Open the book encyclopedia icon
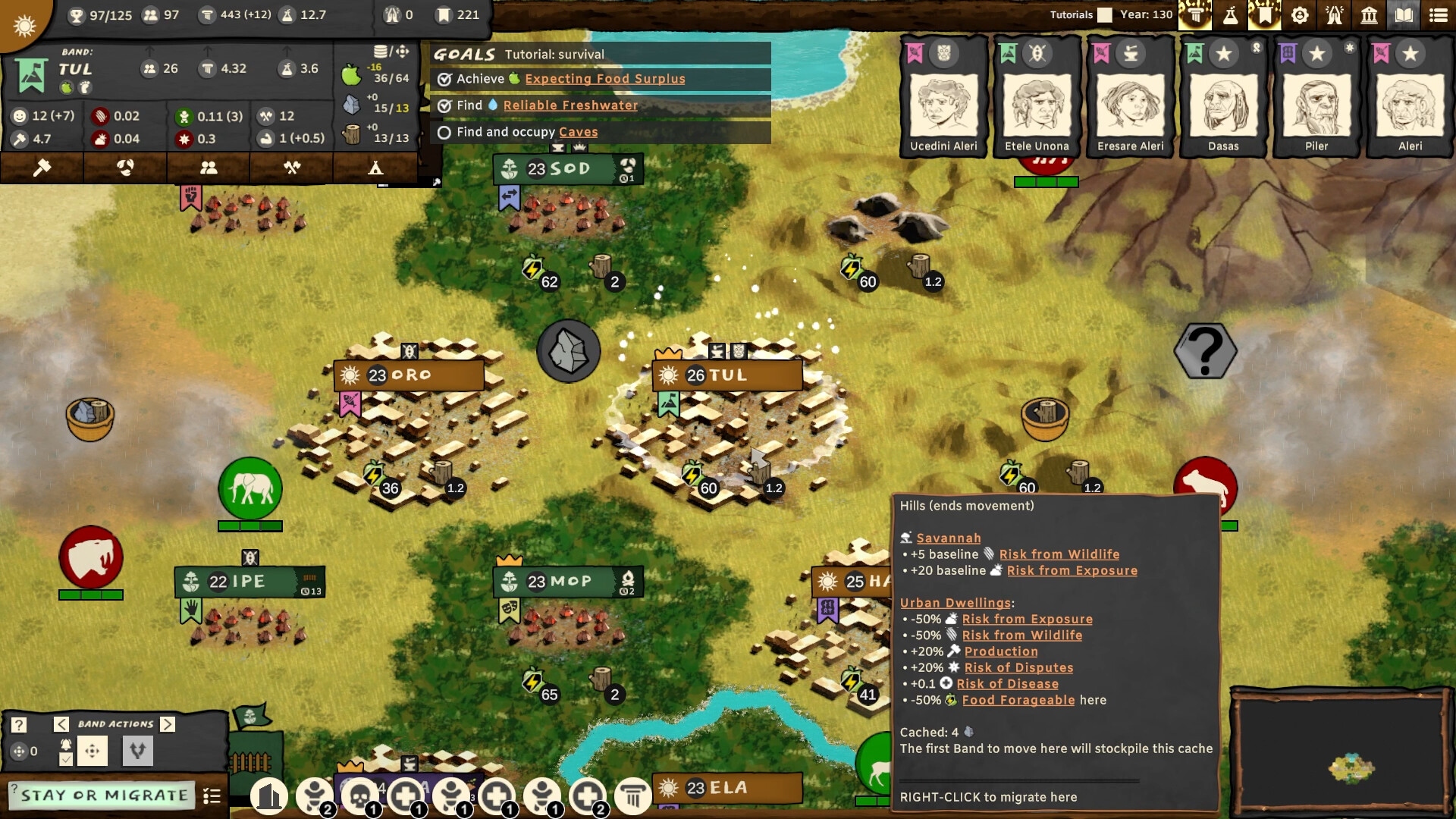 tap(1404, 14)
